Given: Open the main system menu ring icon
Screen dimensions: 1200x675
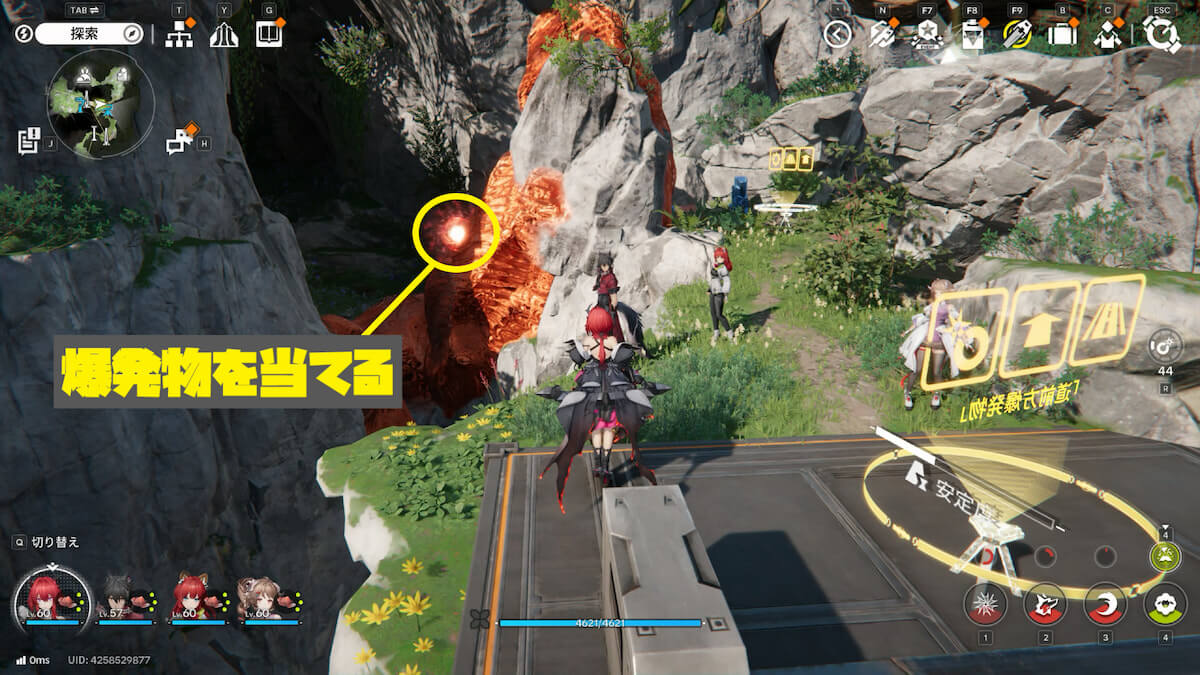Looking at the screenshot, I should point(1163,35).
